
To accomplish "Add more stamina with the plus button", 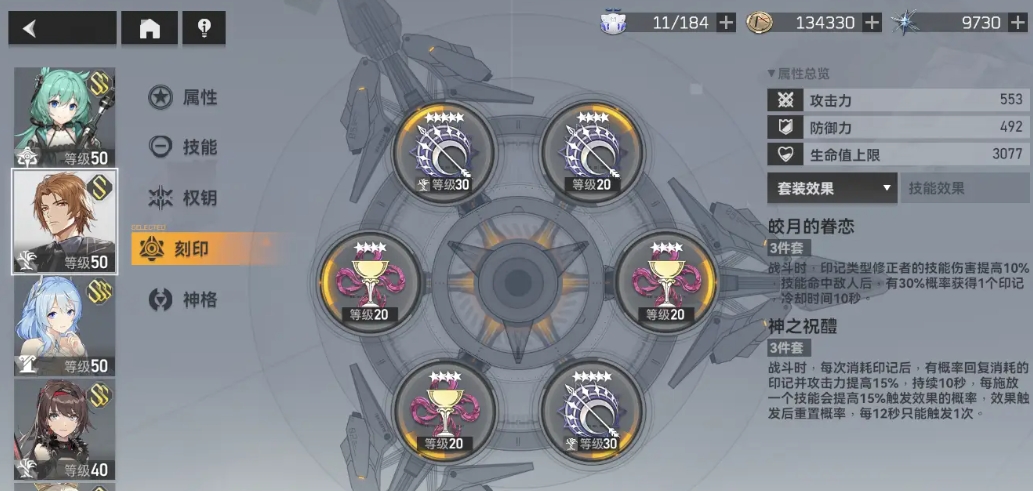I will [726, 23].
